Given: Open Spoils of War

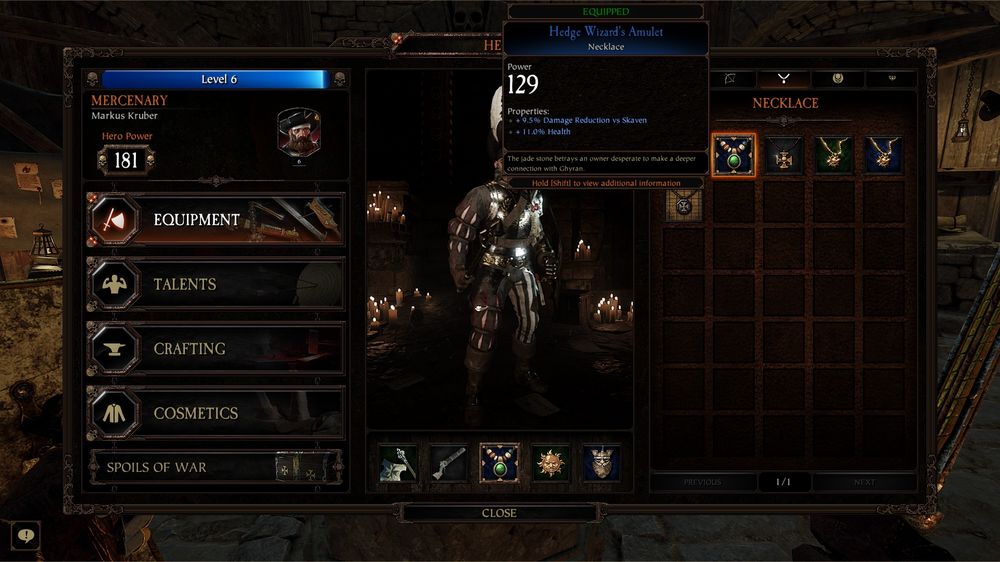Looking at the screenshot, I should point(215,467).
